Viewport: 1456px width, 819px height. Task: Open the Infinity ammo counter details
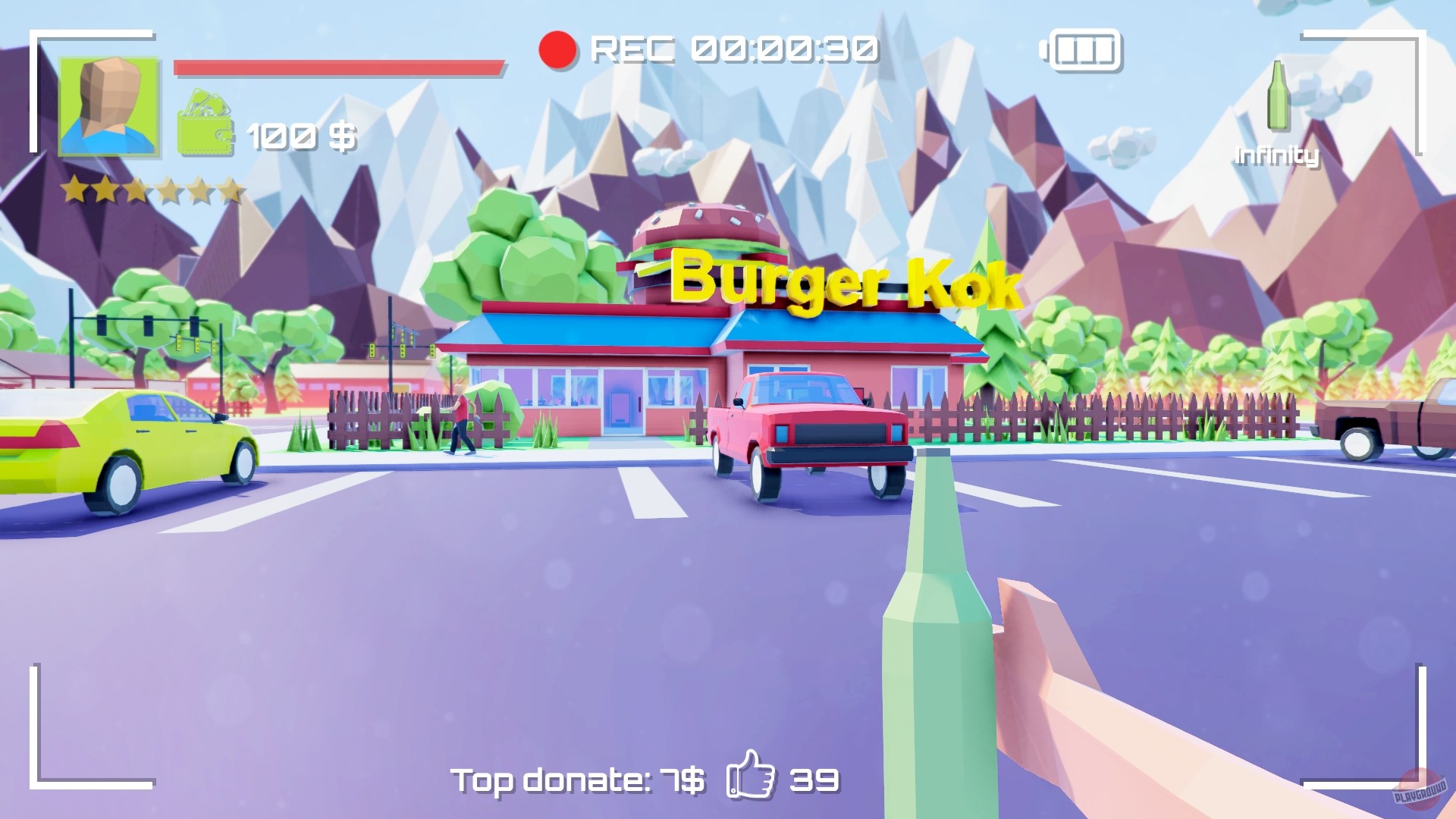click(1276, 155)
